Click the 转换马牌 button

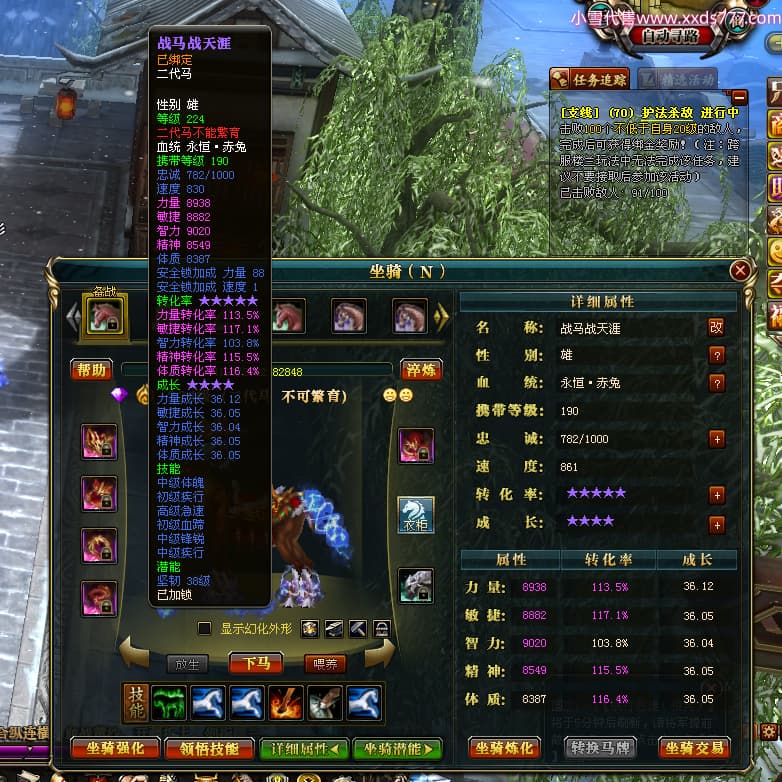coord(601,748)
